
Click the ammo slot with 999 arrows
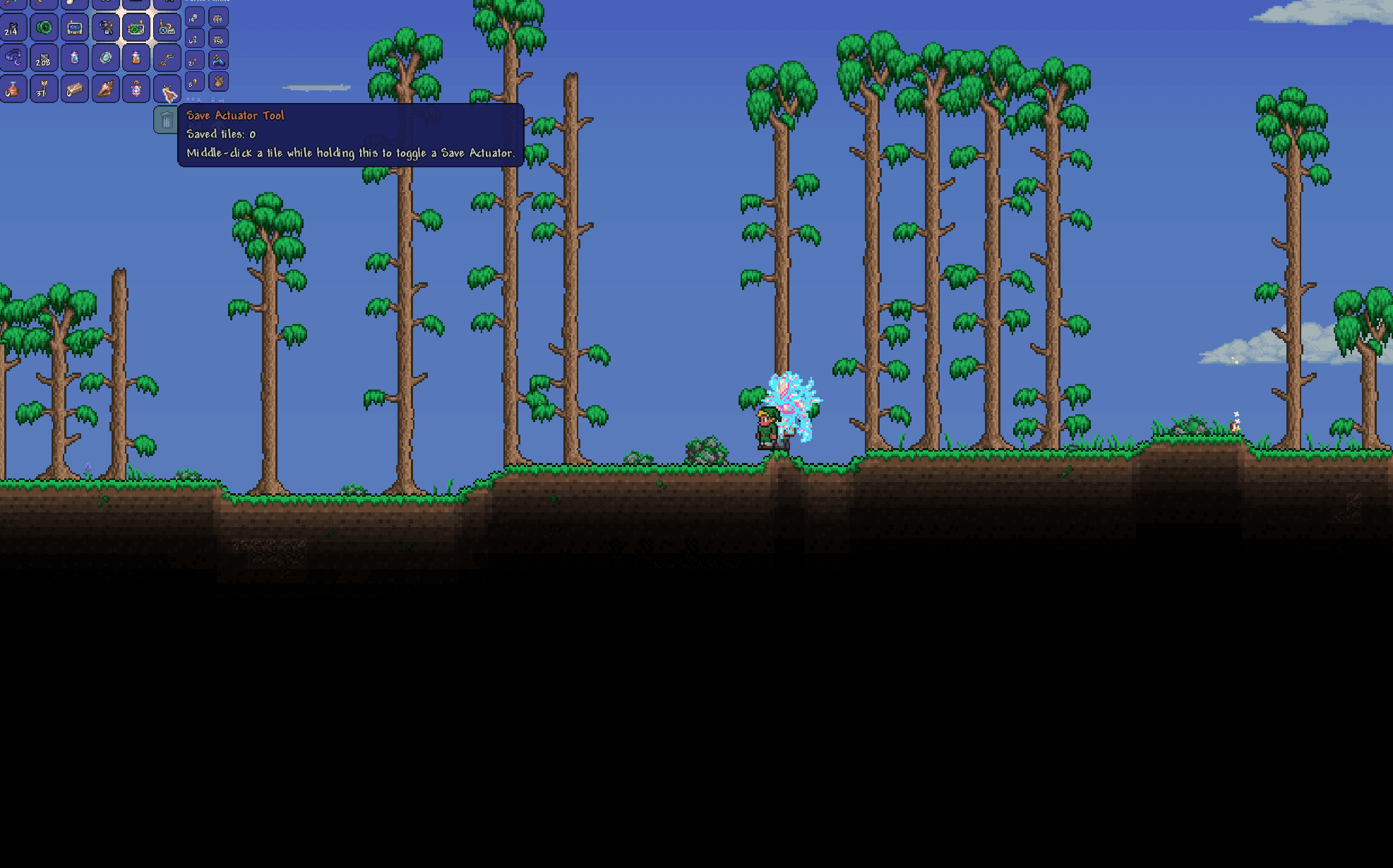(219, 18)
